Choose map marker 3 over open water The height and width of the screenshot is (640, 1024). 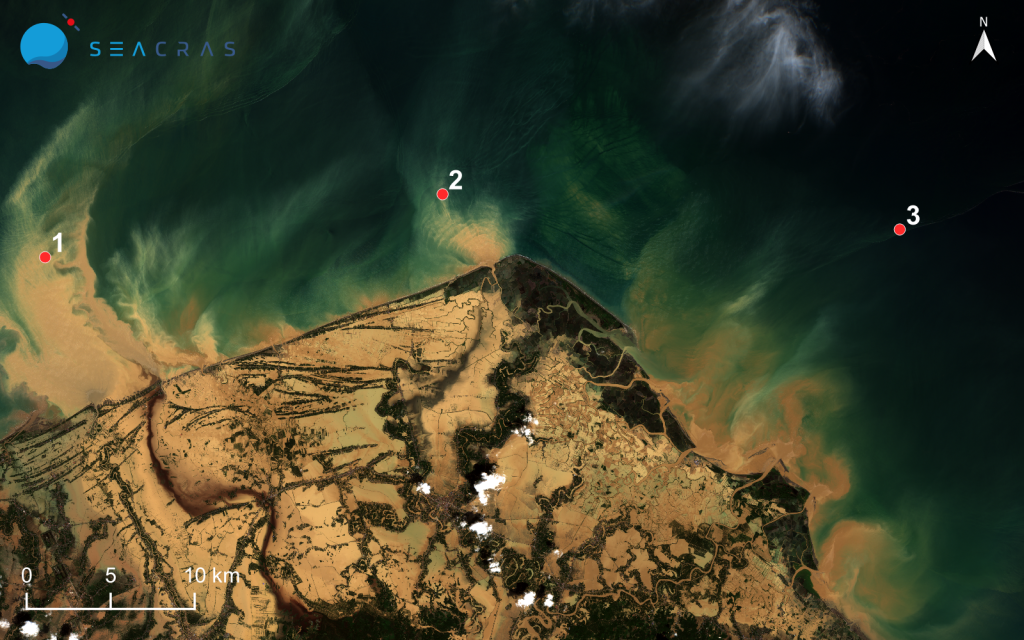pyautogui.click(x=899, y=229)
